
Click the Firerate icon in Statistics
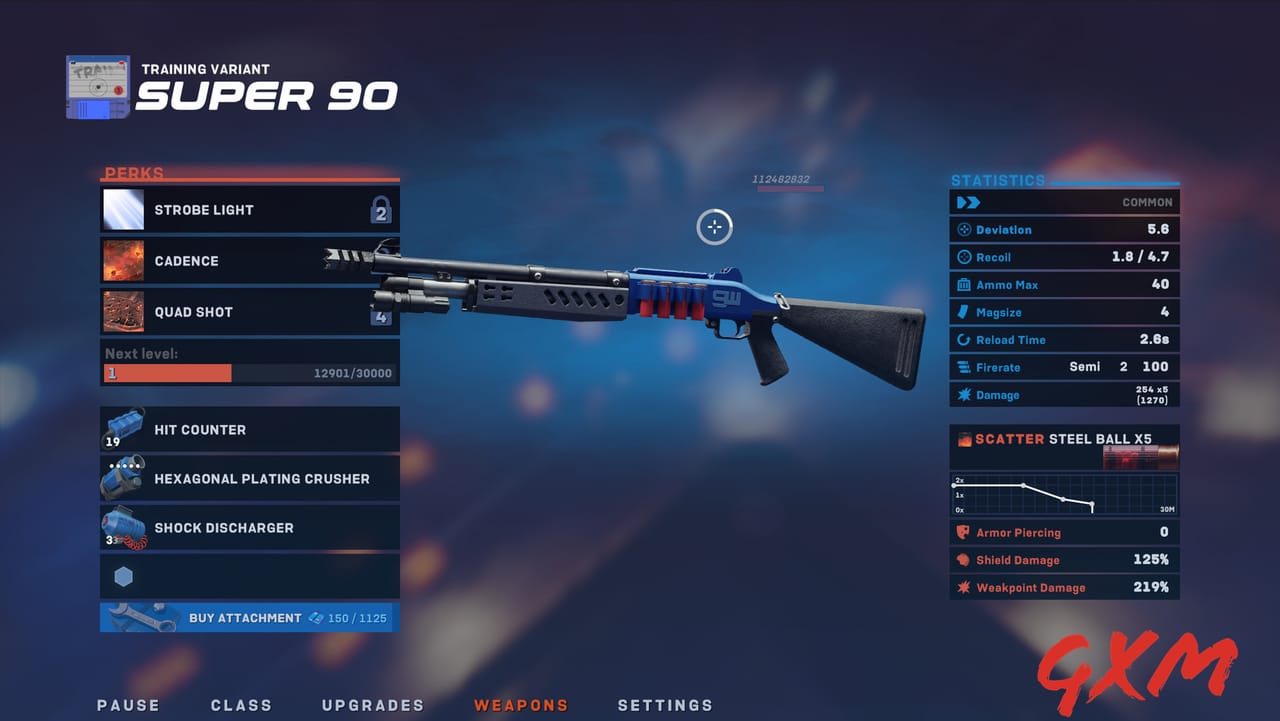[x=961, y=367]
